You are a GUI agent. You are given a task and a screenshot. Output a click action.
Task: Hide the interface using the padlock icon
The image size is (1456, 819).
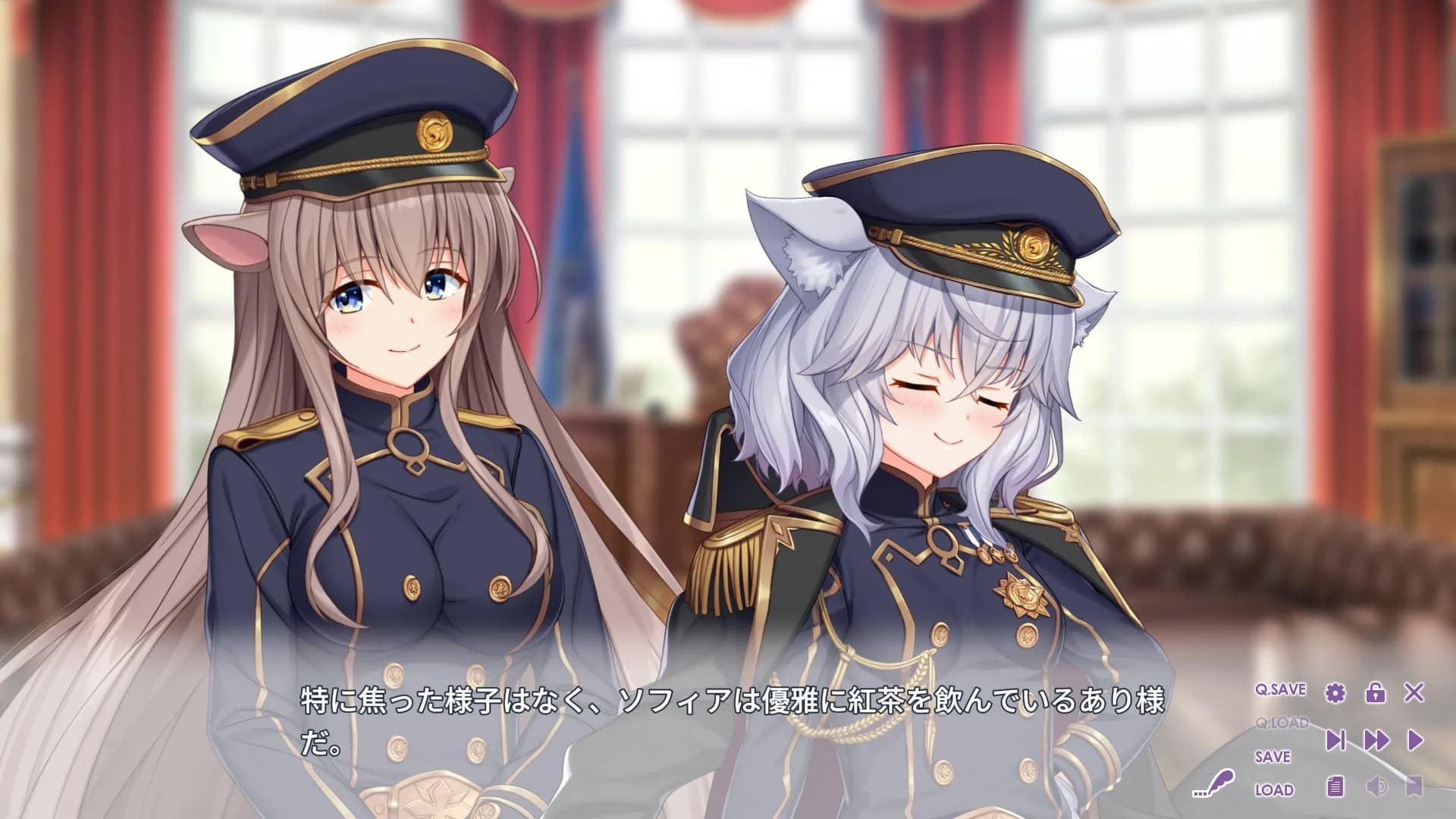[x=1376, y=694]
